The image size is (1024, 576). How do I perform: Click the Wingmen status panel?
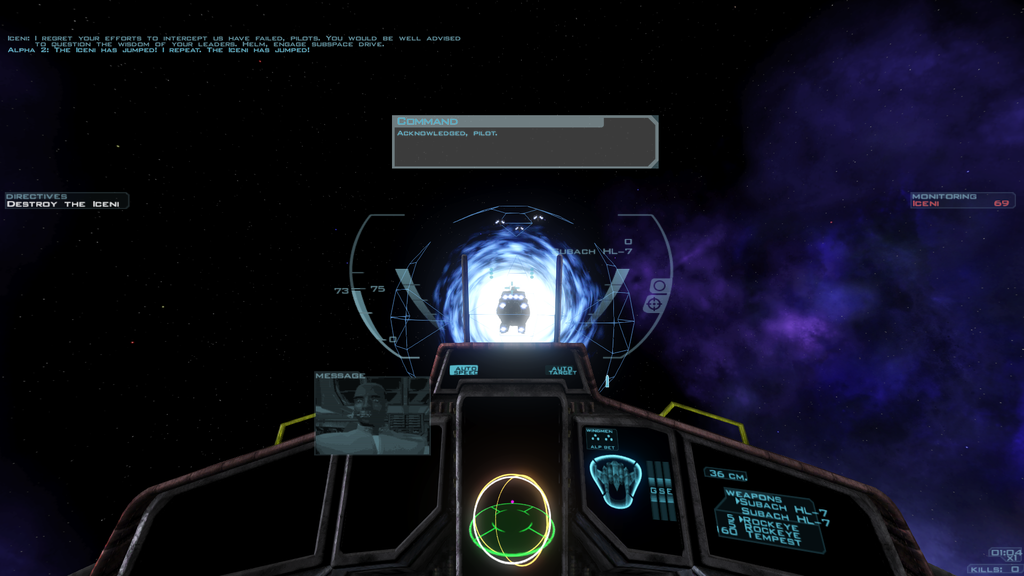click(x=601, y=440)
